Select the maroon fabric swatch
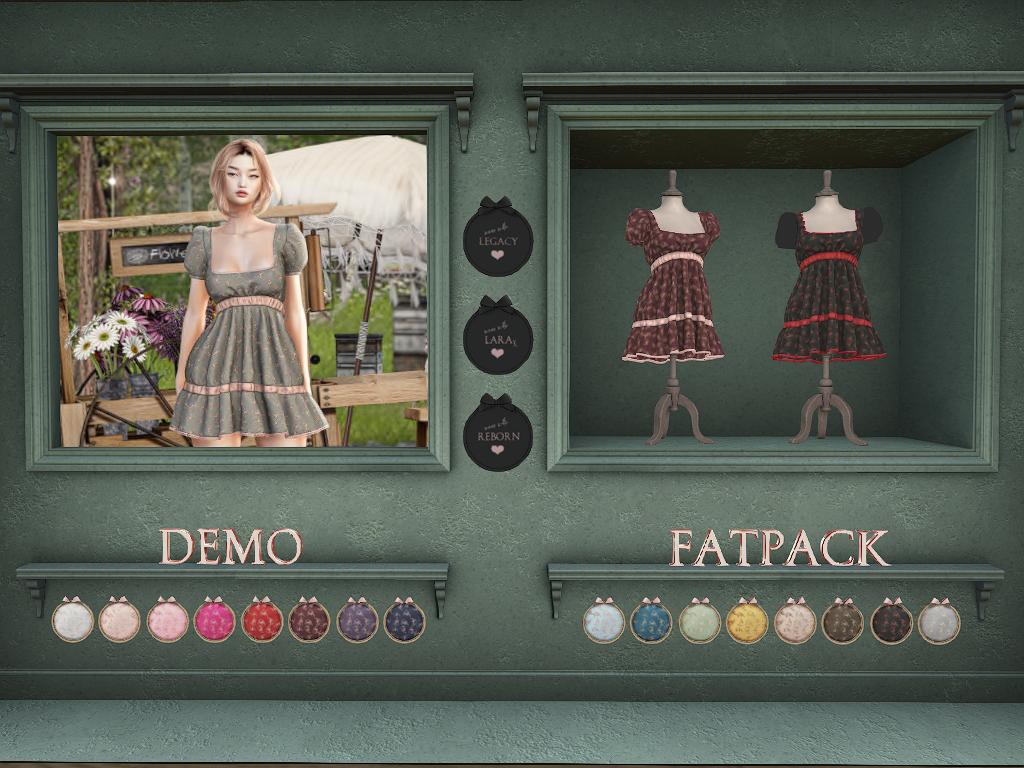 pos(309,621)
